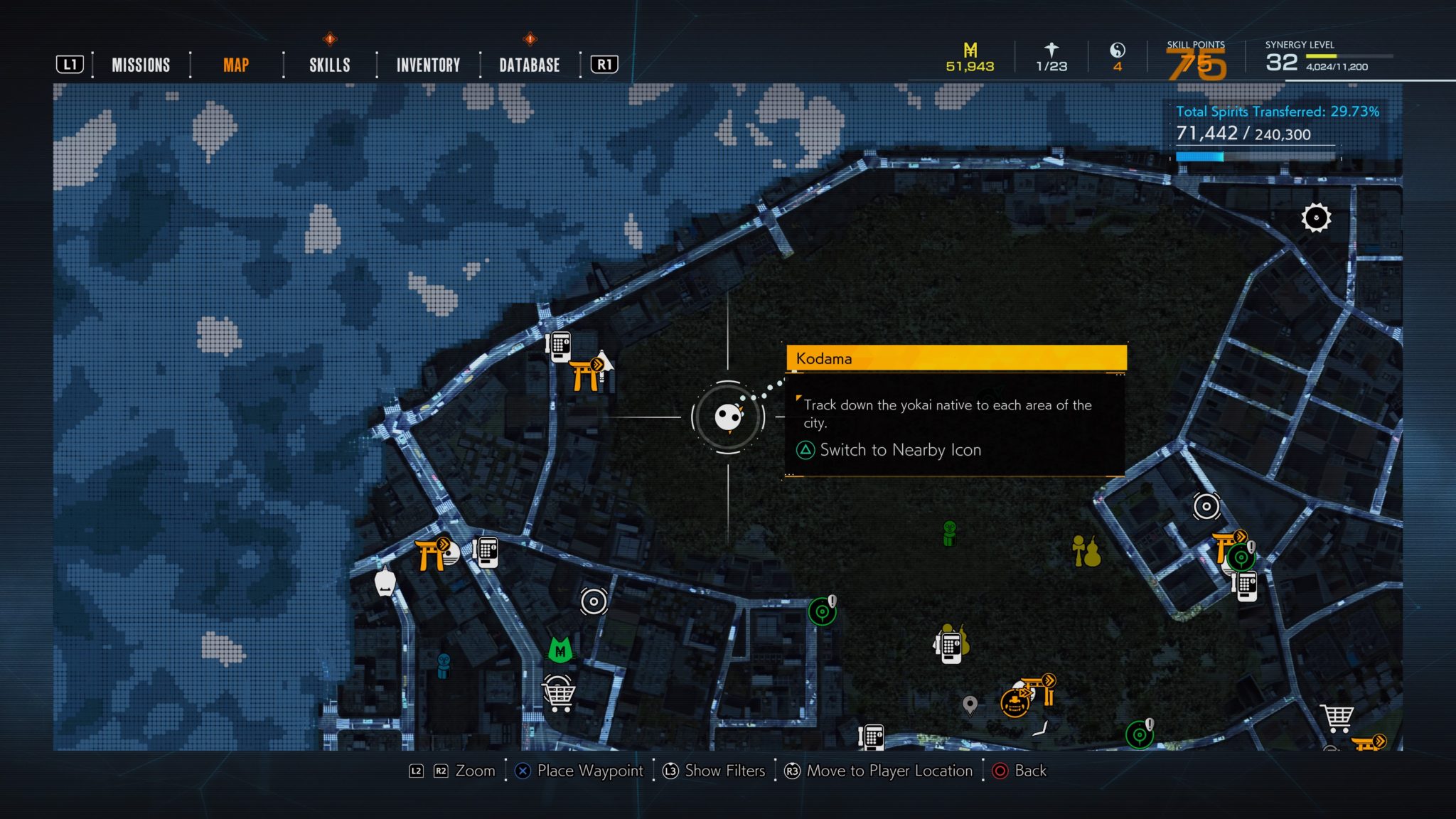Click the green M convenience store icon
This screenshot has width=1456, height=819.
point(559,648)
